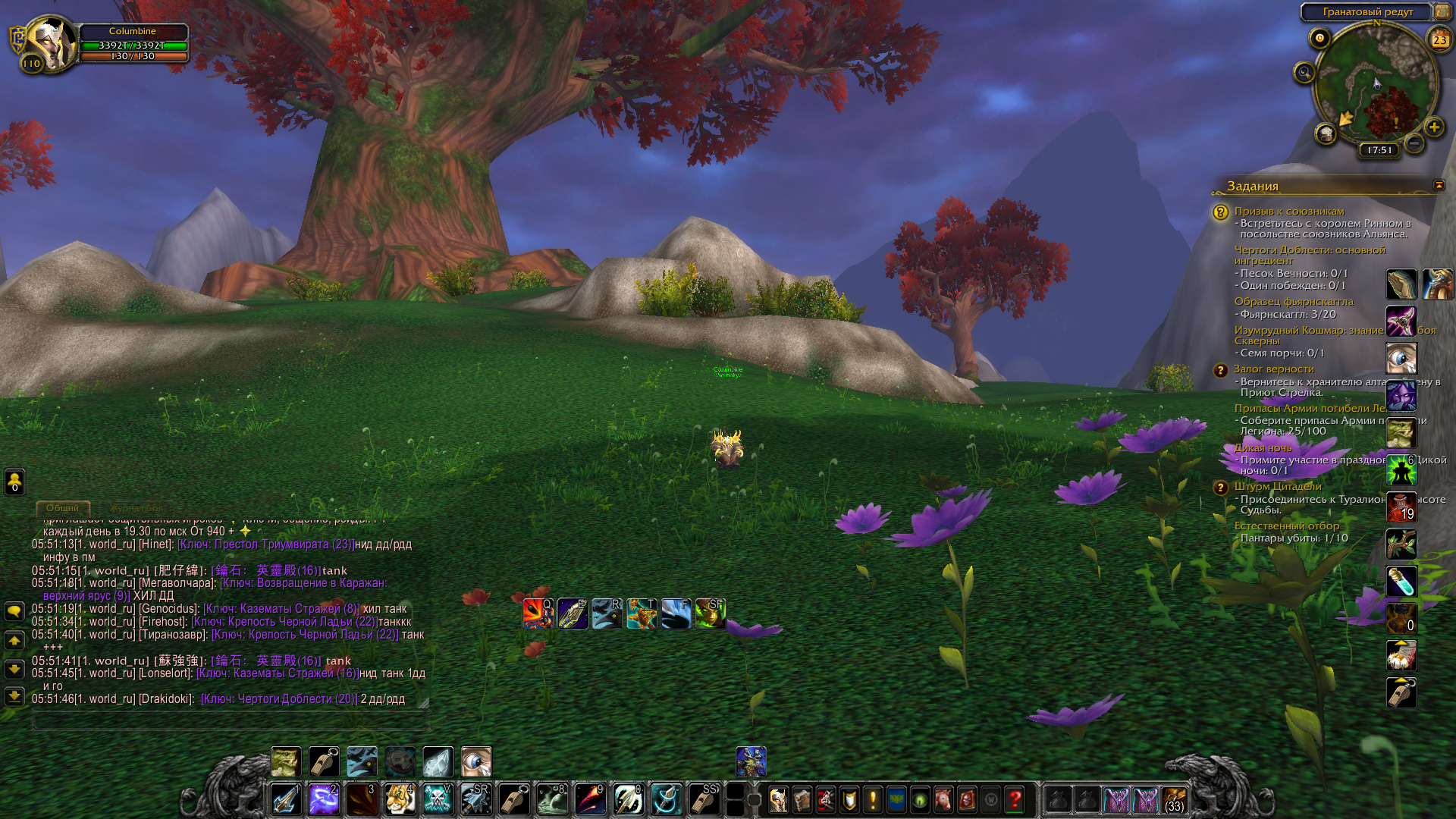Jump chat to the bottom
Viewport: 1456px width, 819px height.
pyautogui.click(x=14, y=695)
